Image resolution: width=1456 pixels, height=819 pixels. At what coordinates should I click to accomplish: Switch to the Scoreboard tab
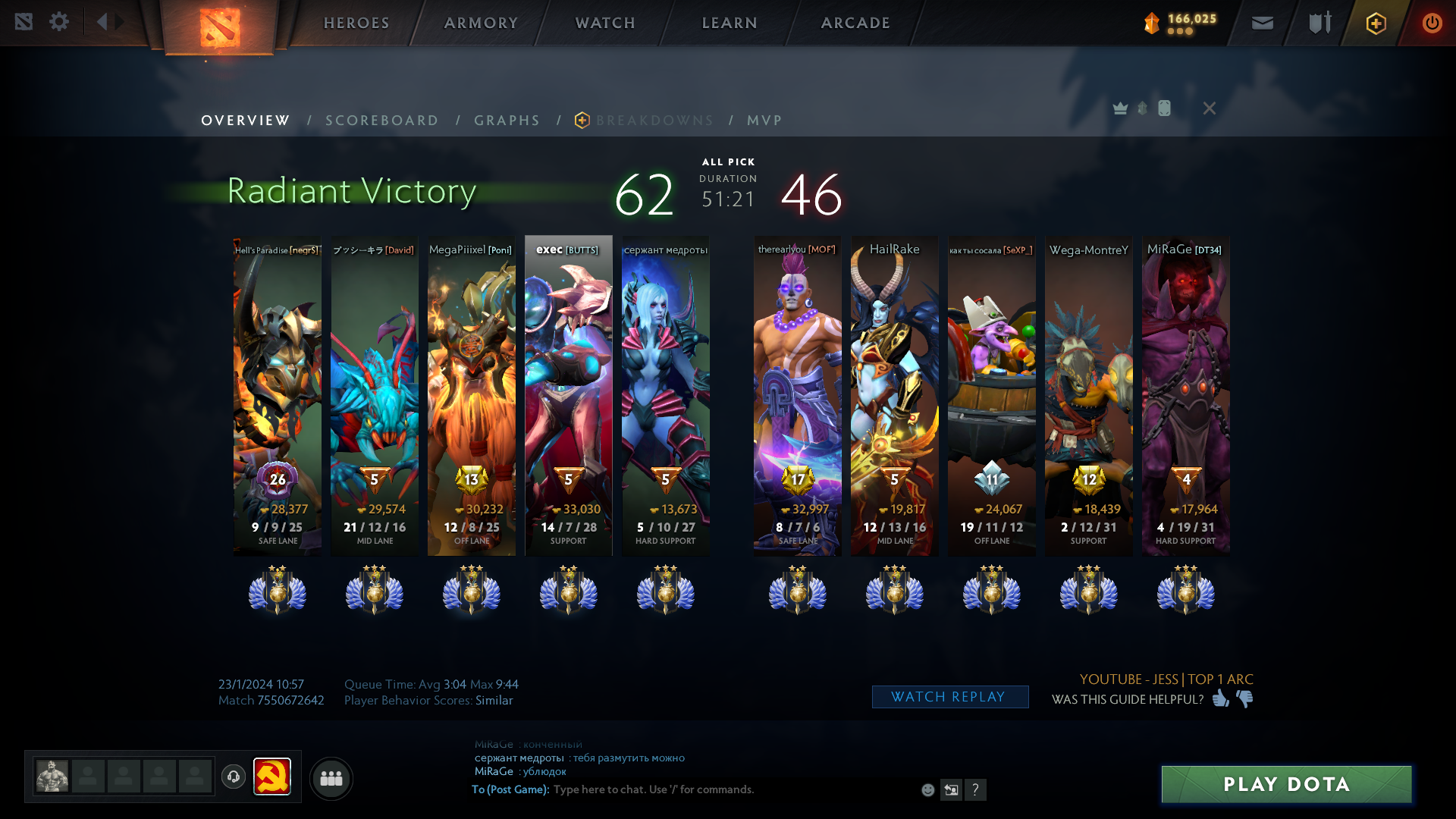(382, 121)
